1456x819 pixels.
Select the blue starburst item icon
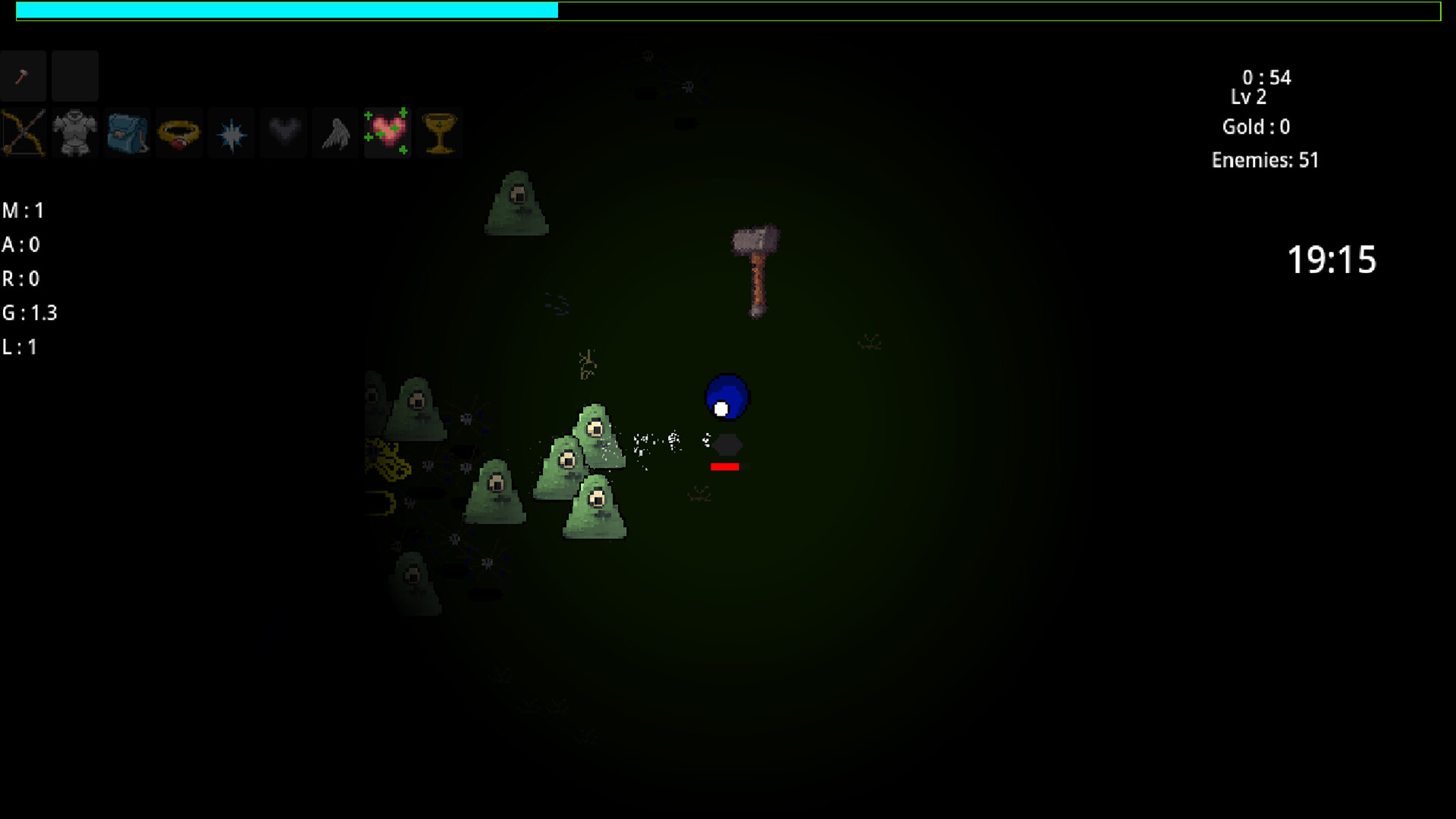tap(231, 133)
